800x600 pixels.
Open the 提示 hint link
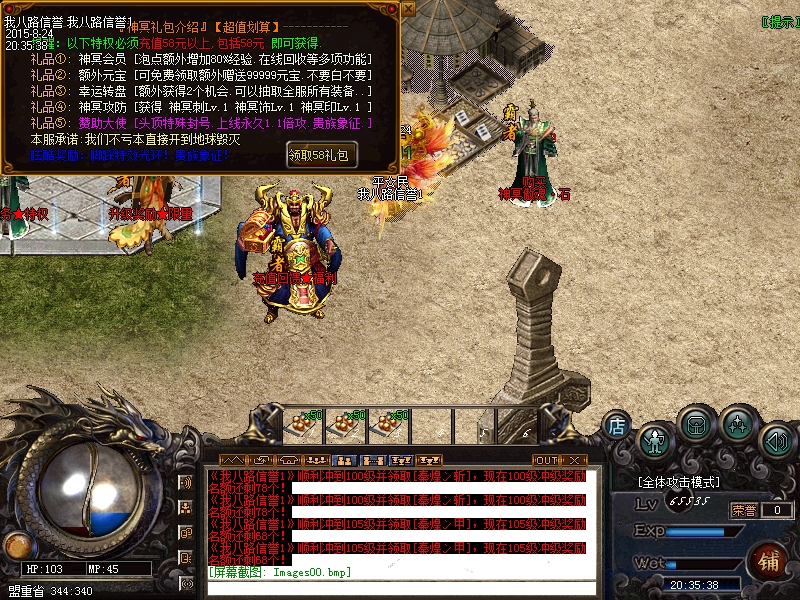778,21
